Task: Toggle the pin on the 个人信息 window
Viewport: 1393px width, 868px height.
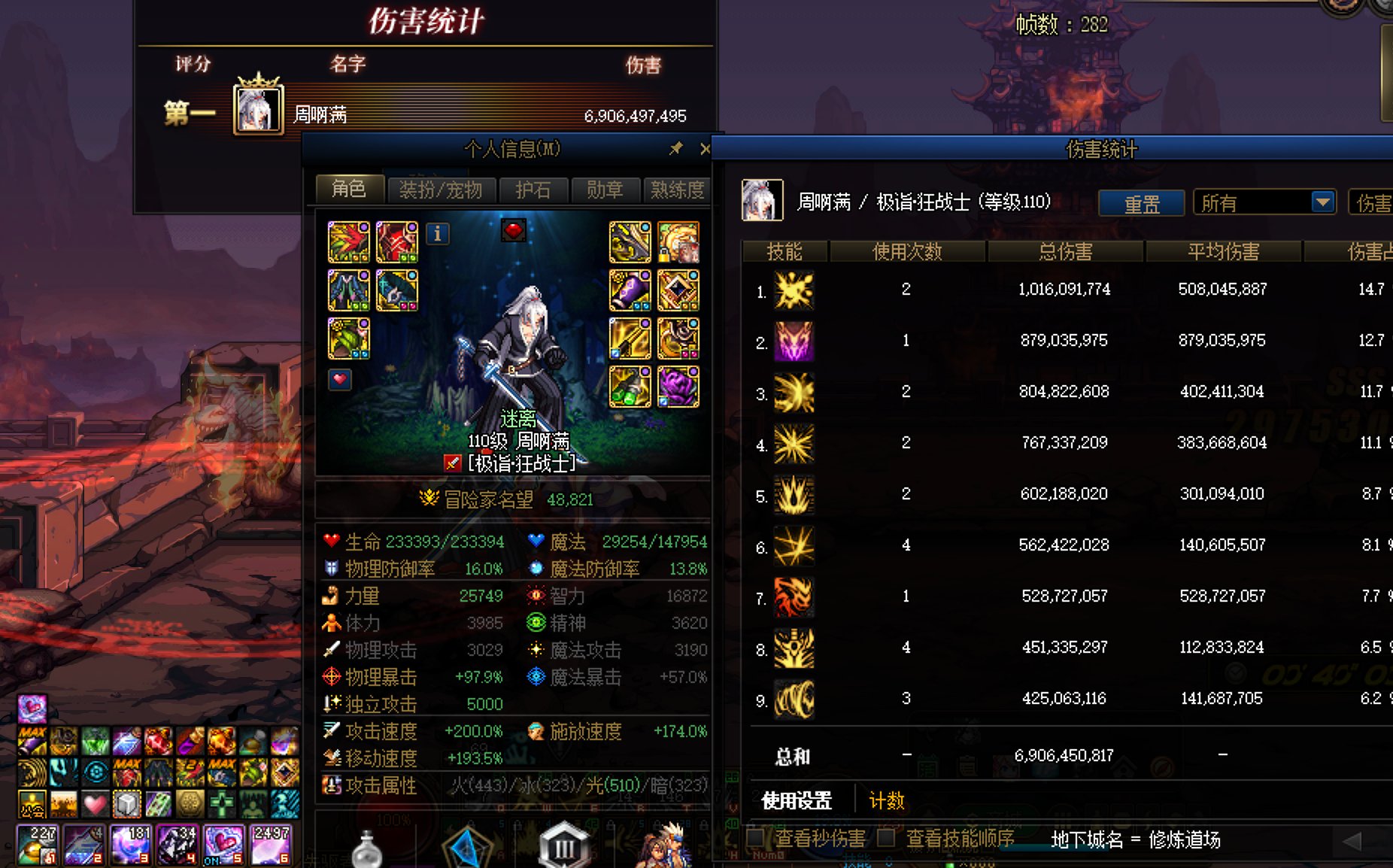Action: coord(675,149)
